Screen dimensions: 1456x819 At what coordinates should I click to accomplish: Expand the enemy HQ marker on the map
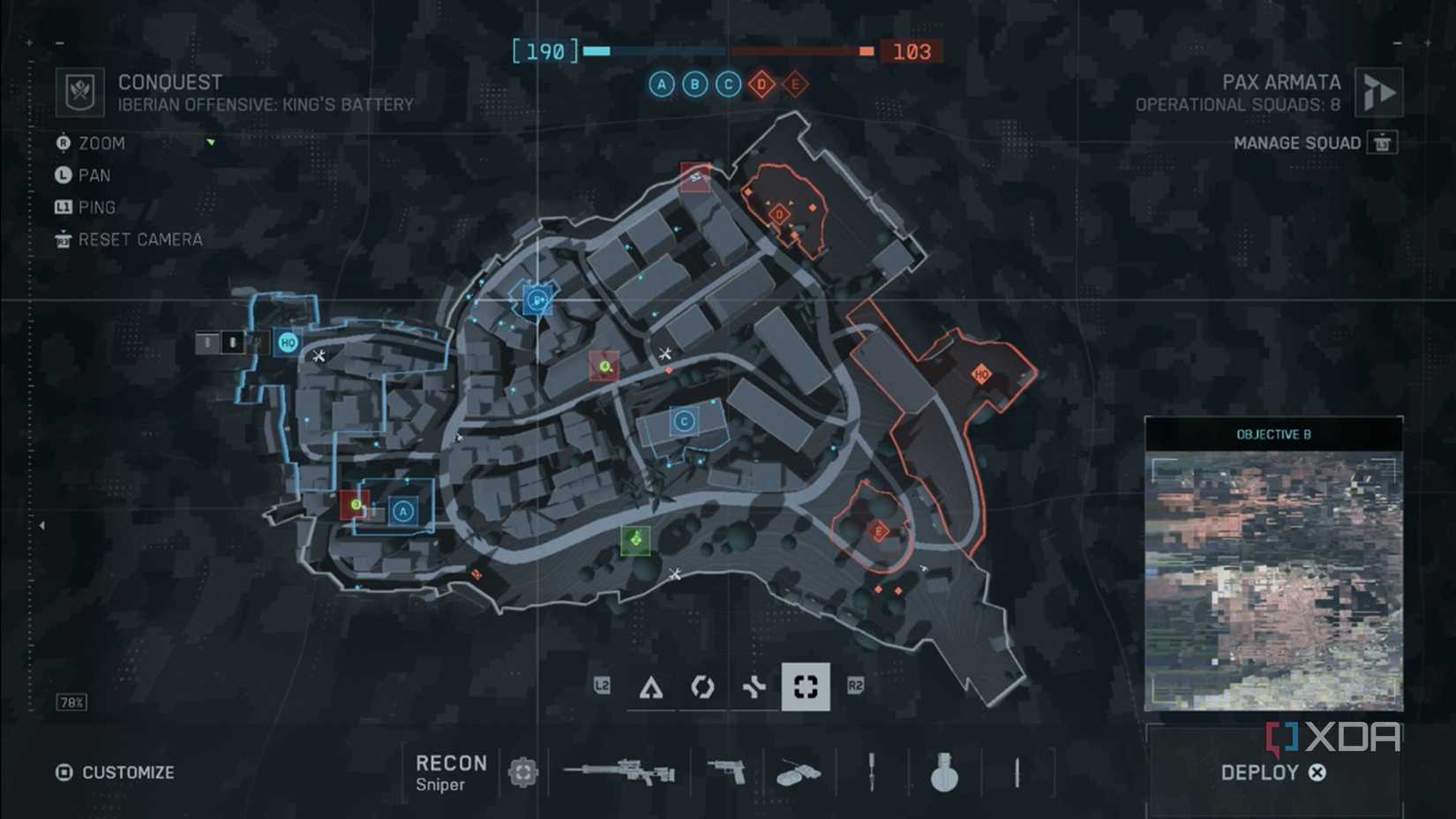point(982,373)
